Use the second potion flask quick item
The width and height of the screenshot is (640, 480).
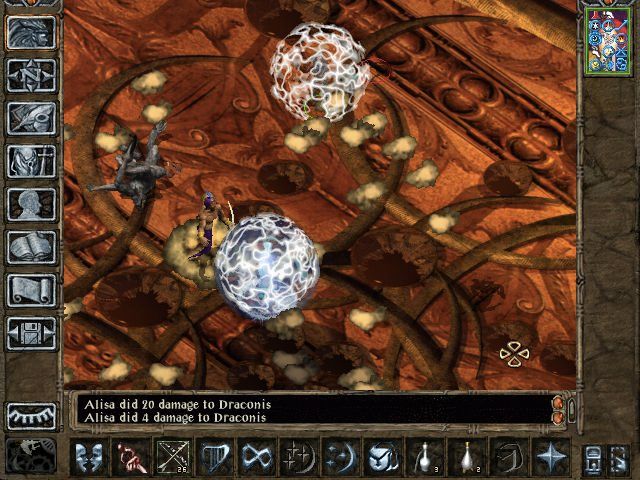pos(466,457)
